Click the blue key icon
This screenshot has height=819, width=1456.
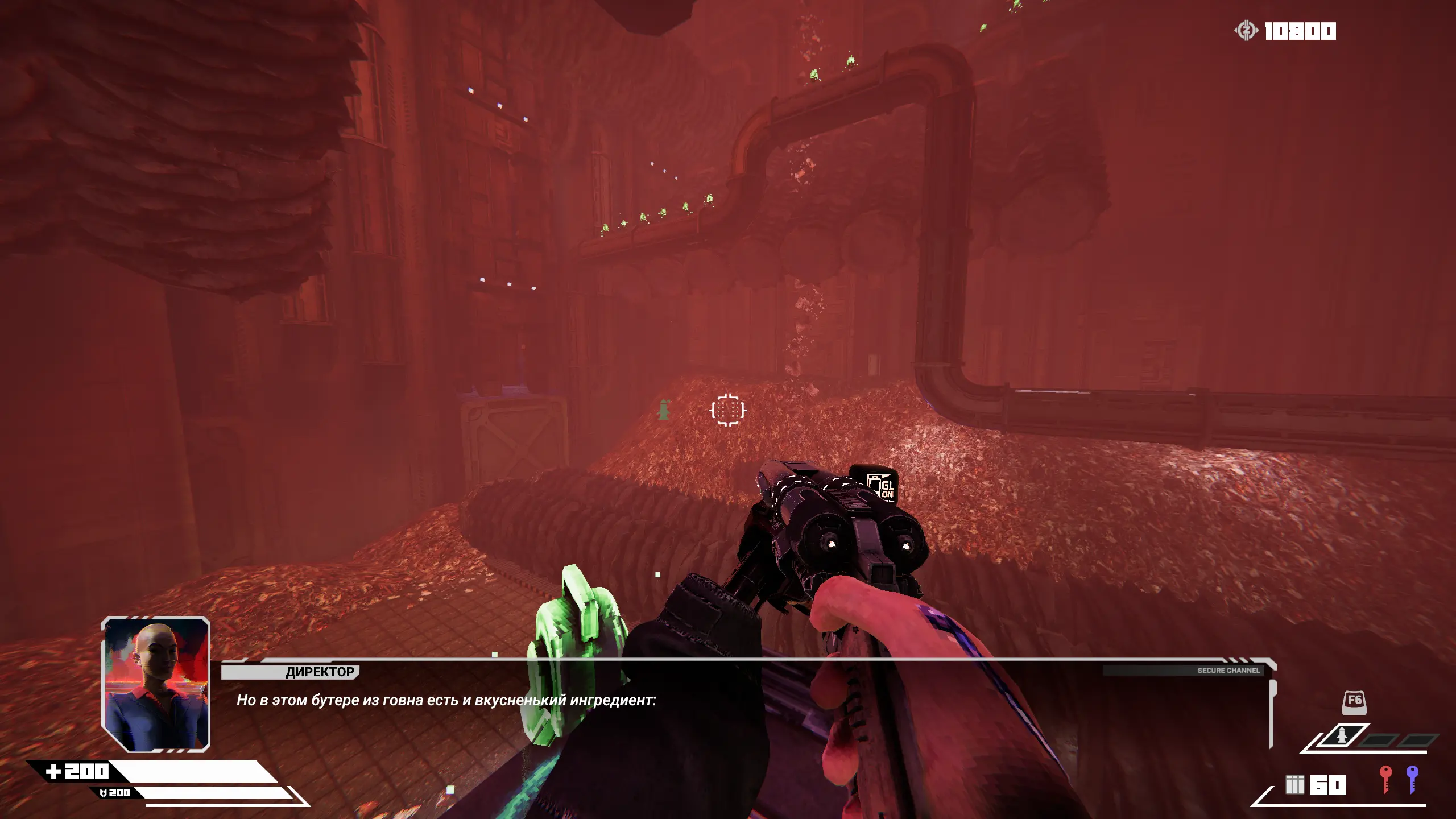point(1412,779)
